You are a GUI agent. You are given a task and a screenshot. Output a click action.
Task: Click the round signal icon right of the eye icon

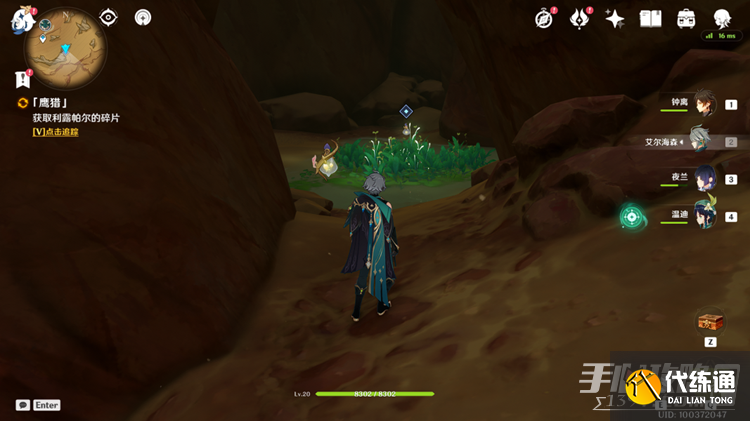[142, 17]
